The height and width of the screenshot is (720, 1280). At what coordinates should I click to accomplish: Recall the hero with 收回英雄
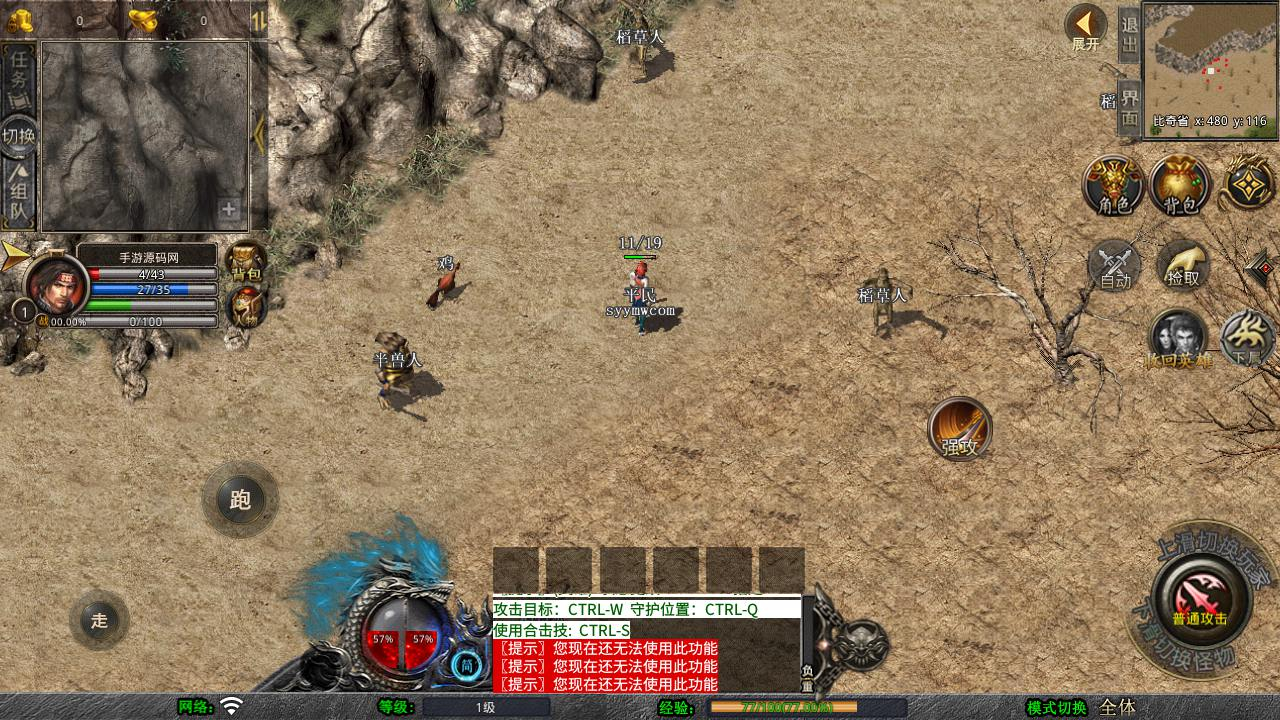click(1179, 339)
